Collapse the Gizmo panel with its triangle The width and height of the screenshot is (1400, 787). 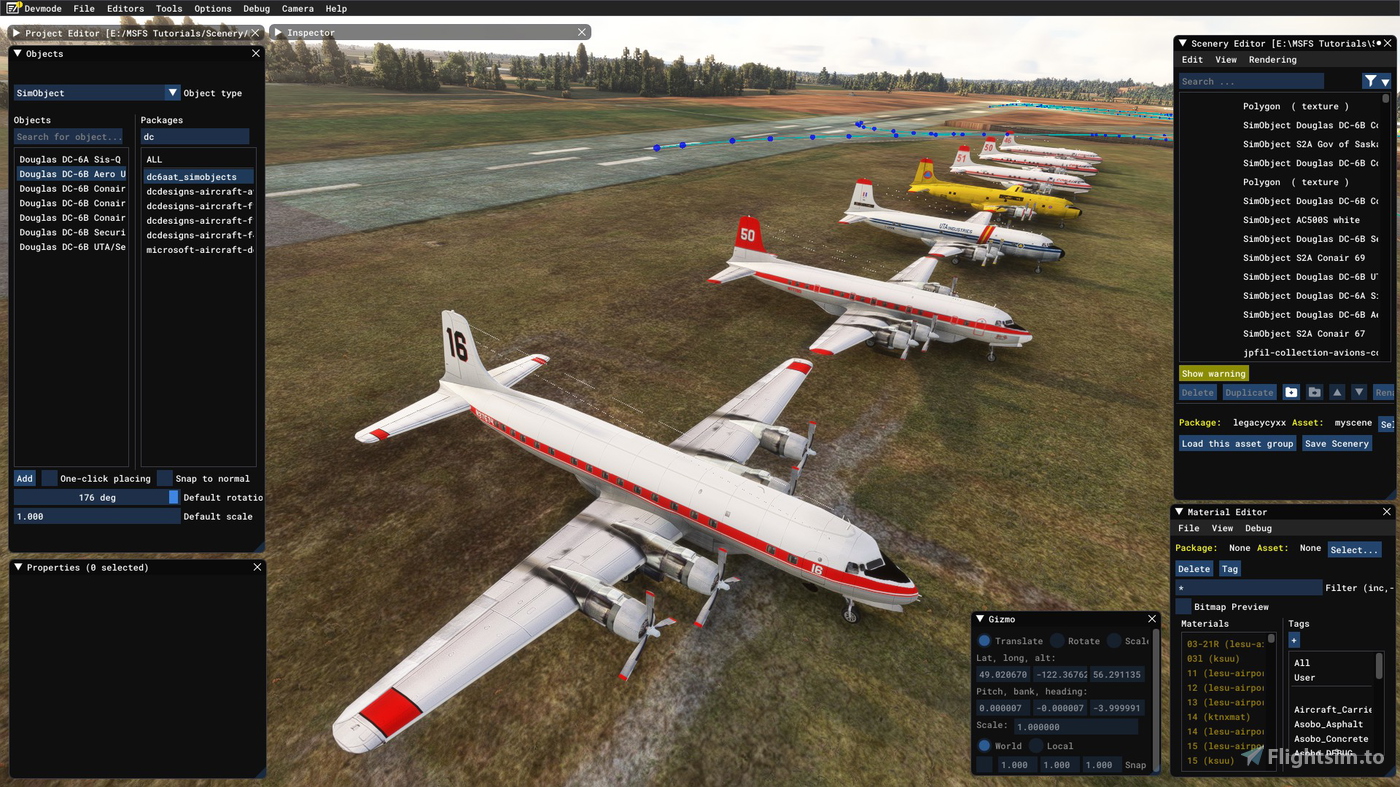(x=979, y=618)
